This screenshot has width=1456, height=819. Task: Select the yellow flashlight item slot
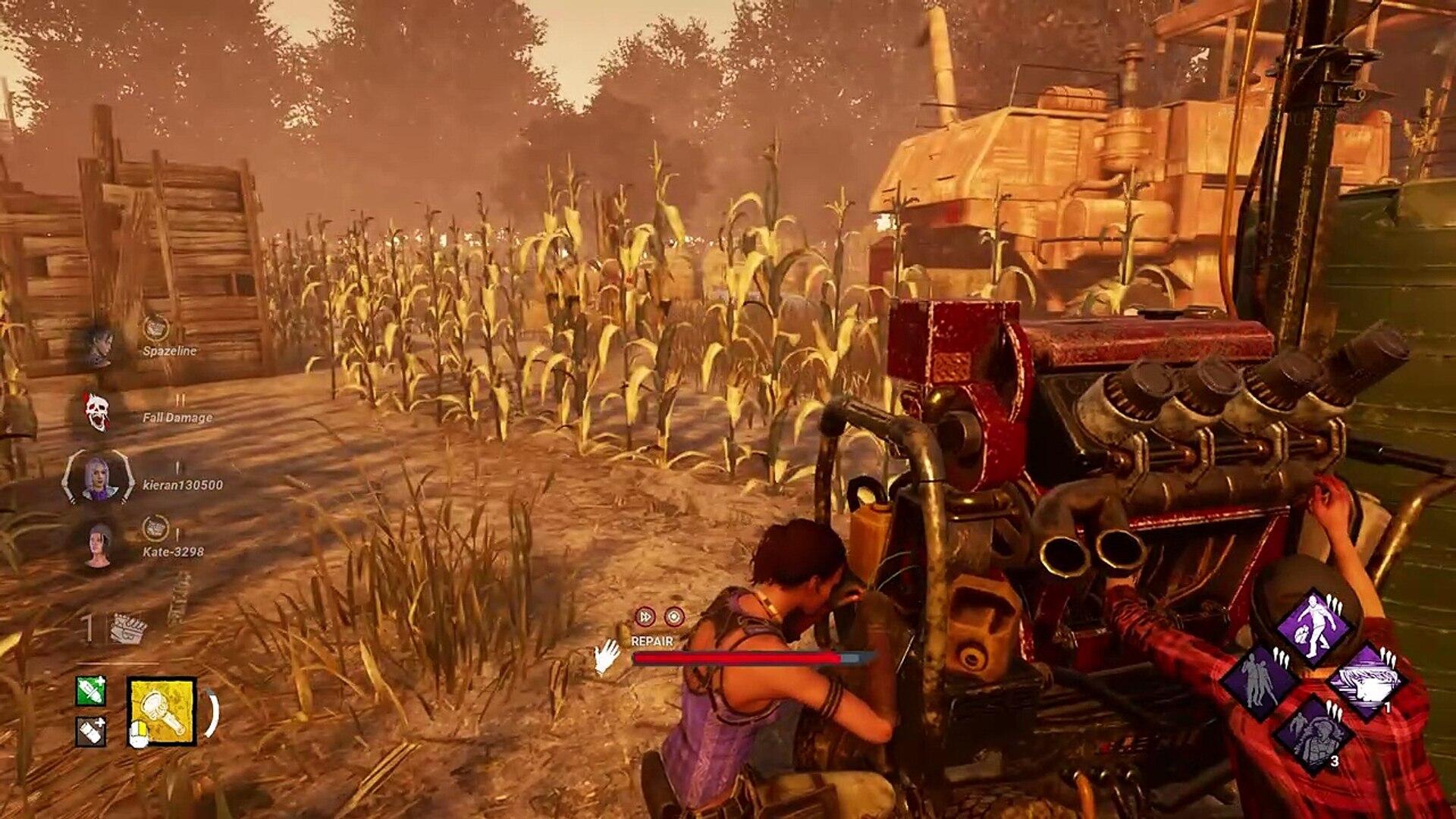tap(162, 711)
